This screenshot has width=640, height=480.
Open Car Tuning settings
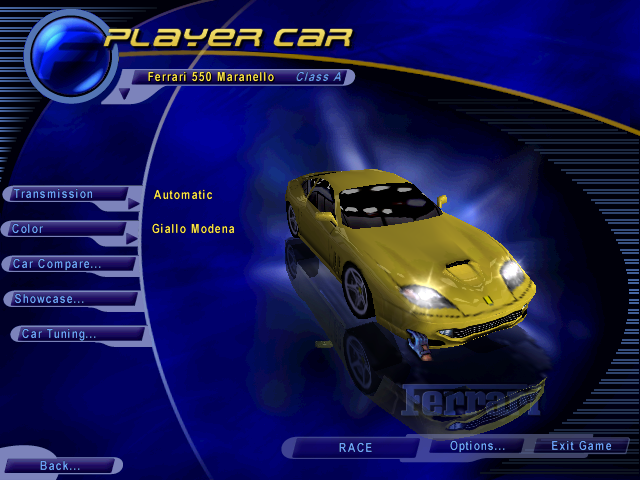(78, 334)
